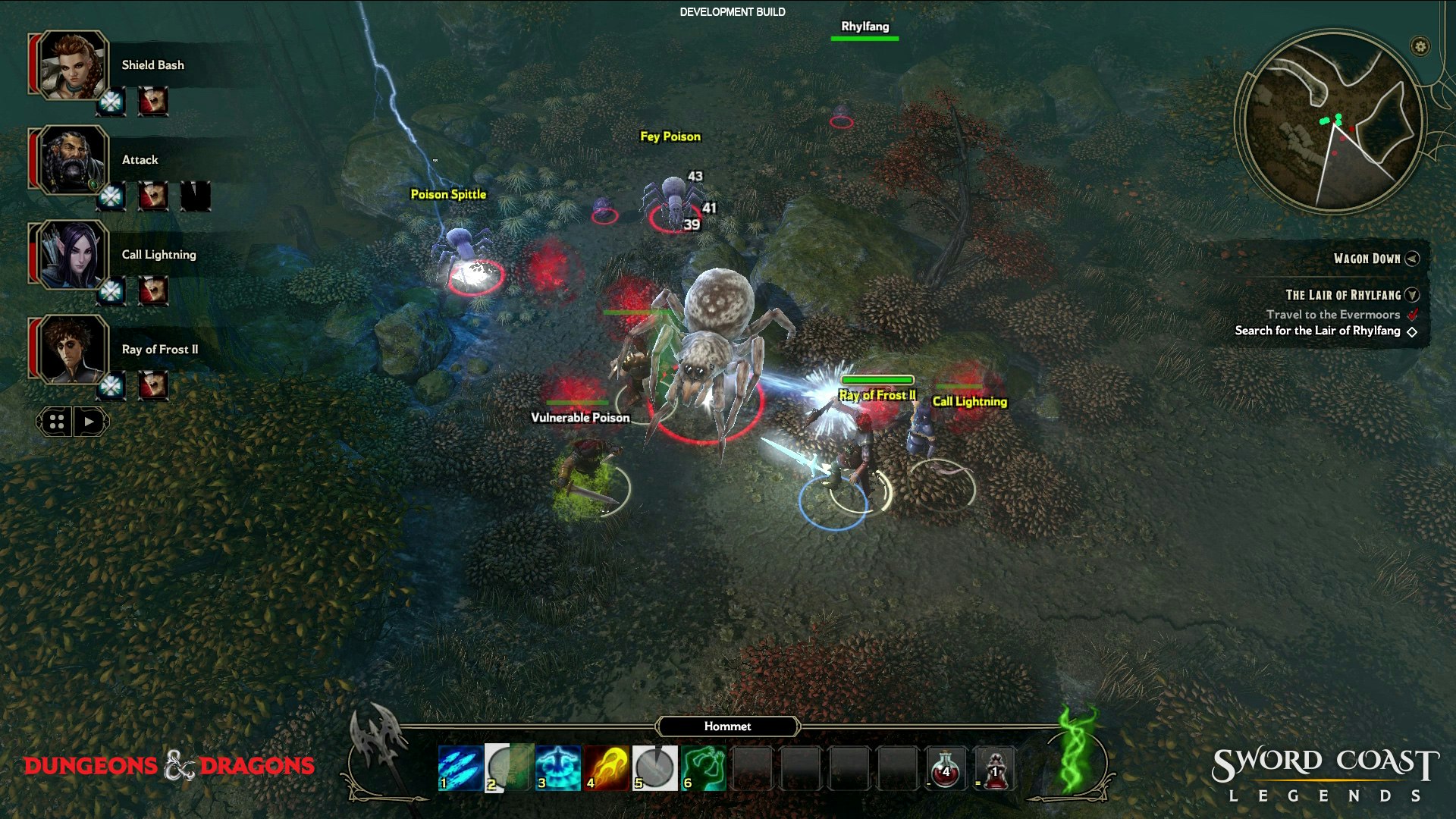Use the green spell in hotbar slot 6
This screenshot has width=1456, height=819.
pyautogui.click(x=704, y=767)
